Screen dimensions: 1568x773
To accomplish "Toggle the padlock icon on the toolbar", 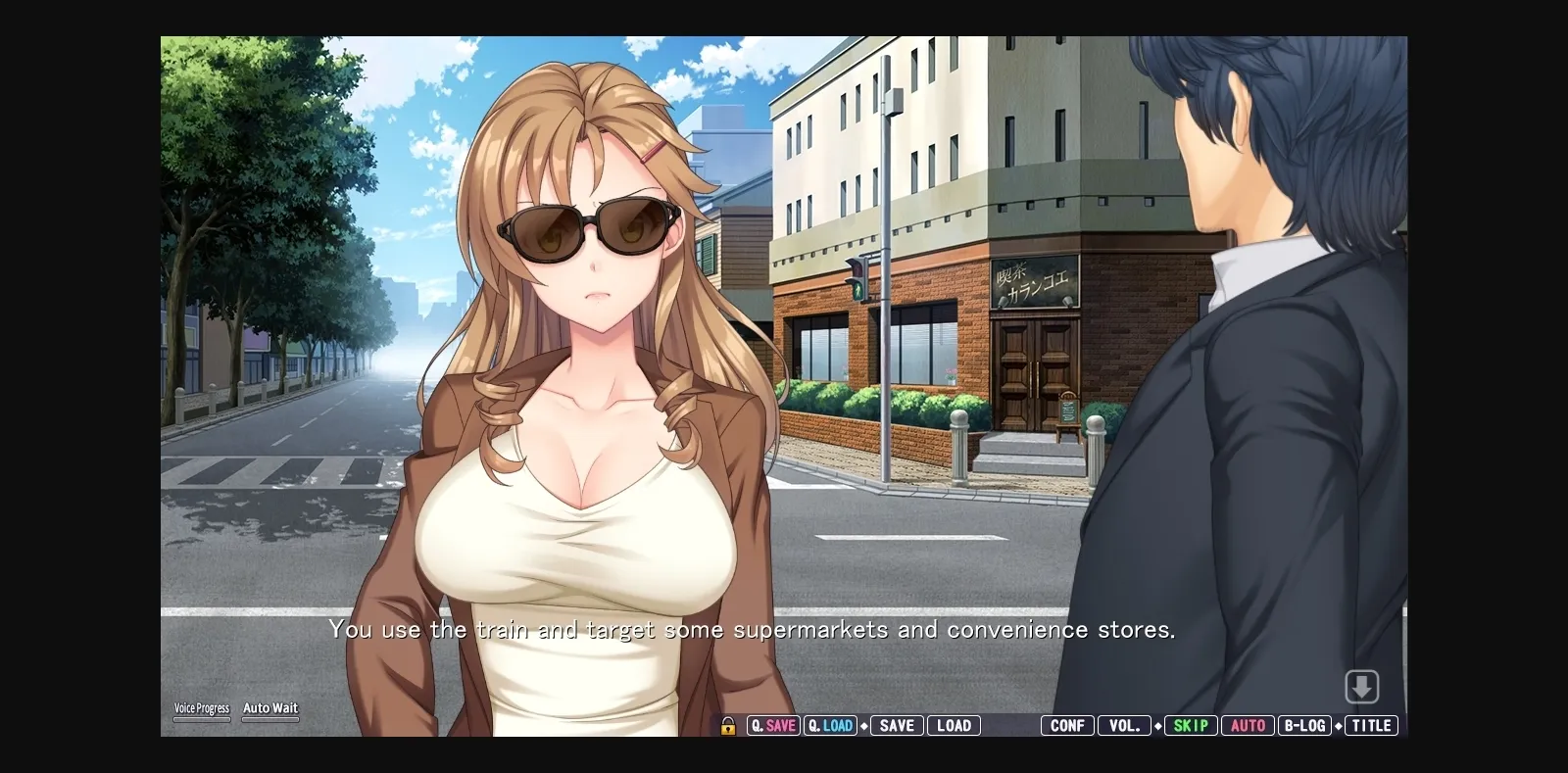I will coord(728,726).
